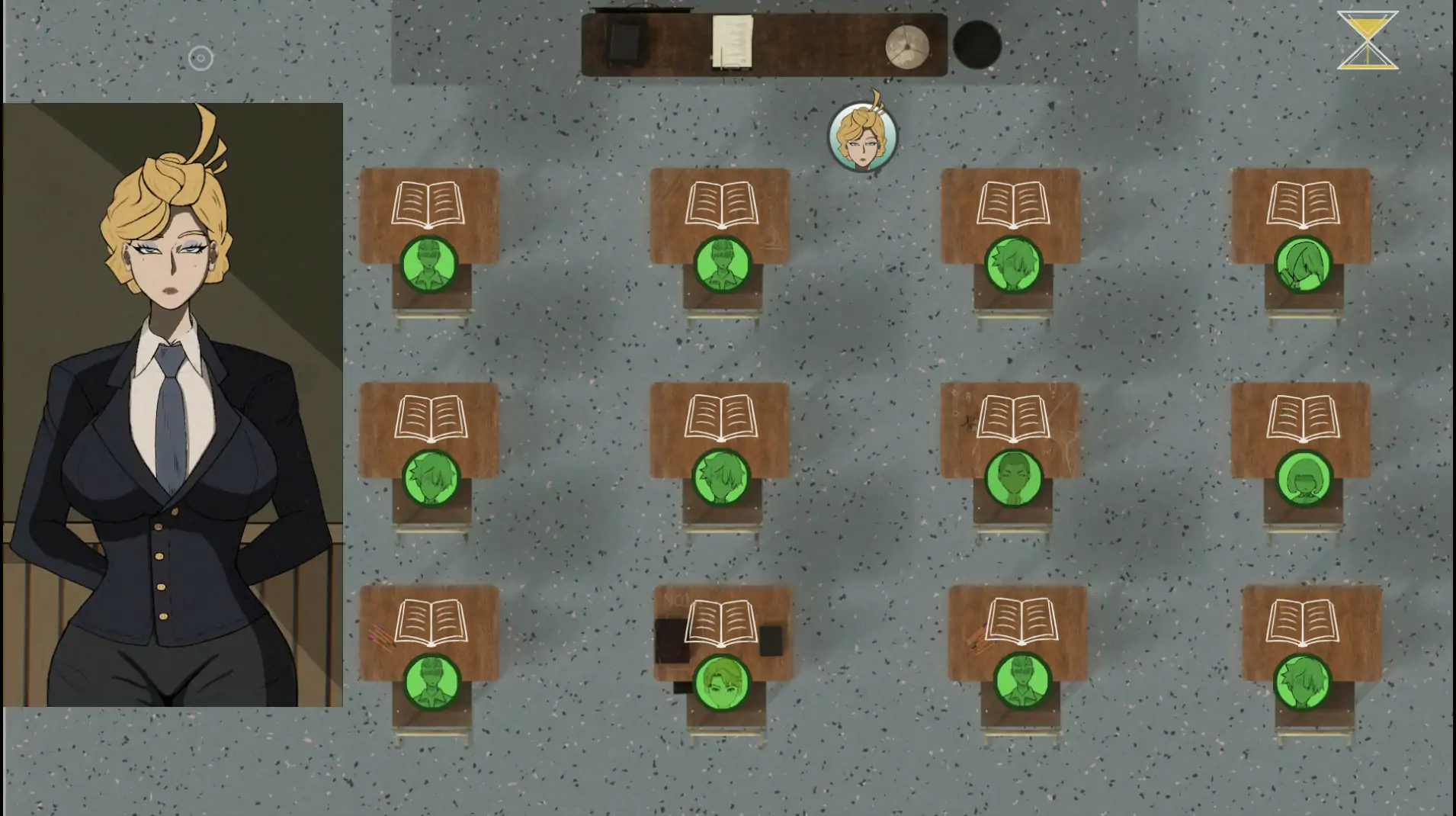The image size is (1456, 816).
Task: Open the teacher's large portrait panel
Action: [x=173, y=405]
